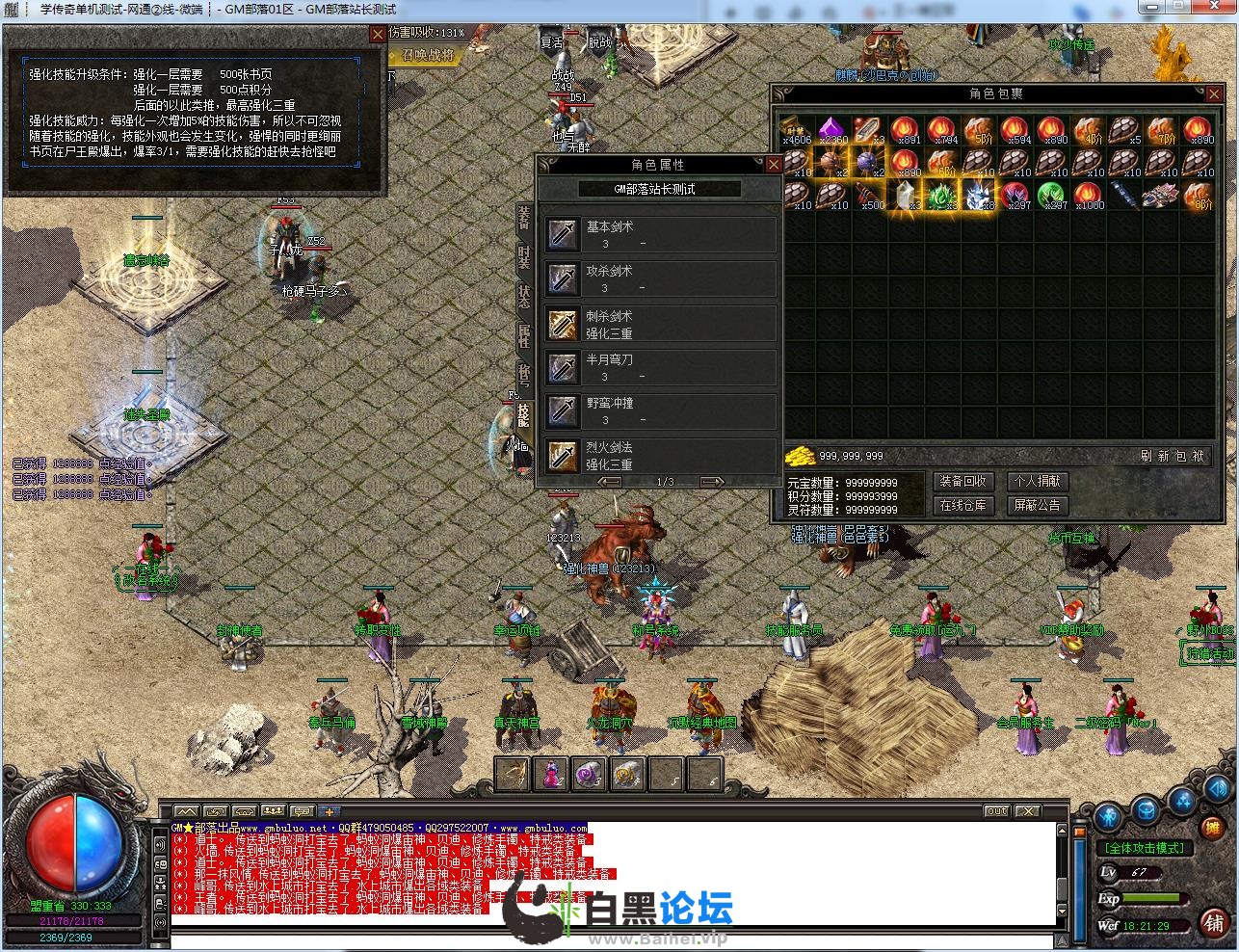Close the 角色包裹 inventory window
Viewport: 1239px width, 952px height.
coord(1213,93)
